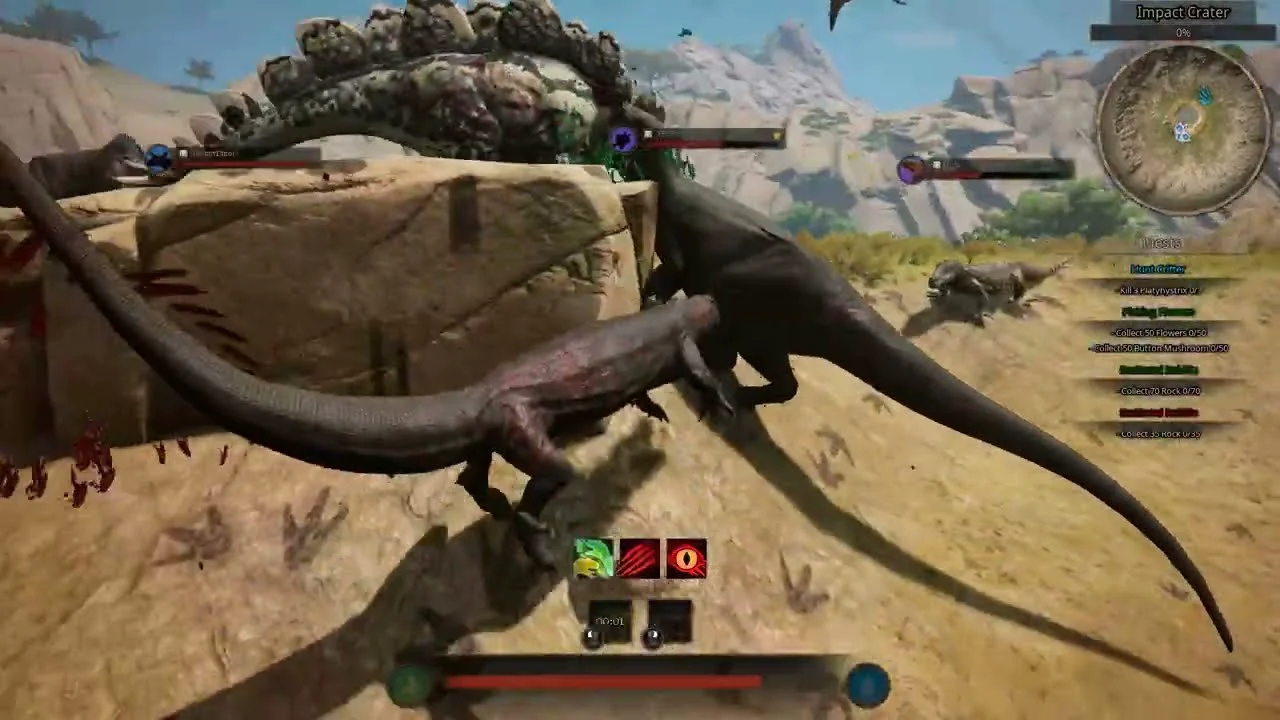Select the ability slot showing 00:01 cooldown
Viewport: 1280px width, 720px height.
click(x=610, y=622)
